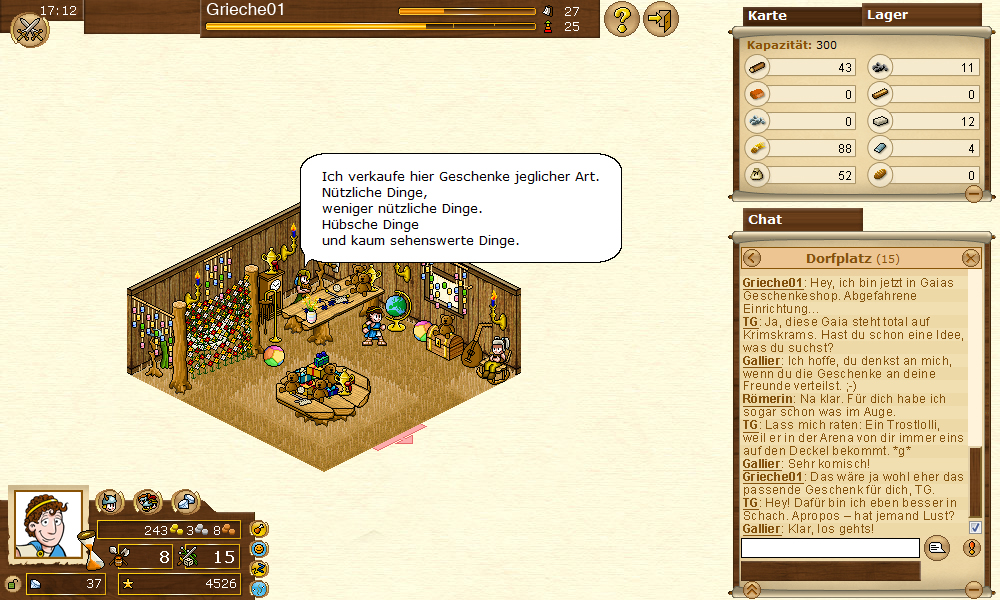Select the diamonds premium icon

(x=186, y=502)
